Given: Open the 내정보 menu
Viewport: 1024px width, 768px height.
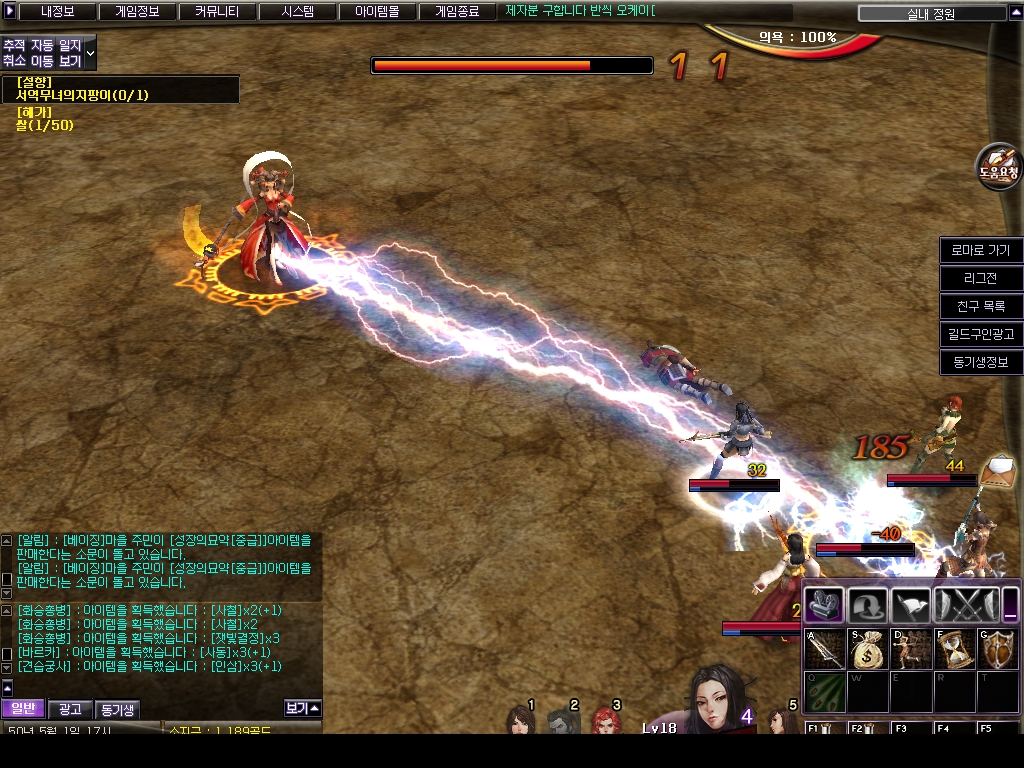Looking at the screenshot, I should [x=57, y=12].
